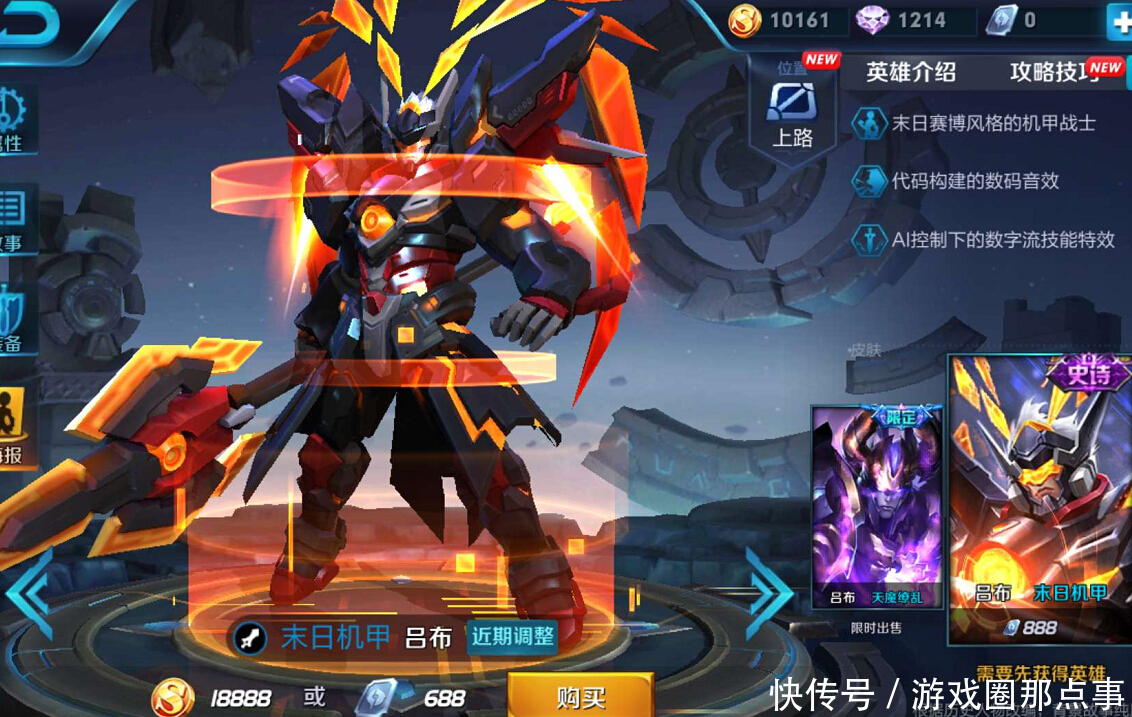
Task: Add currency with the plus button
Action: pos(1118,21)
